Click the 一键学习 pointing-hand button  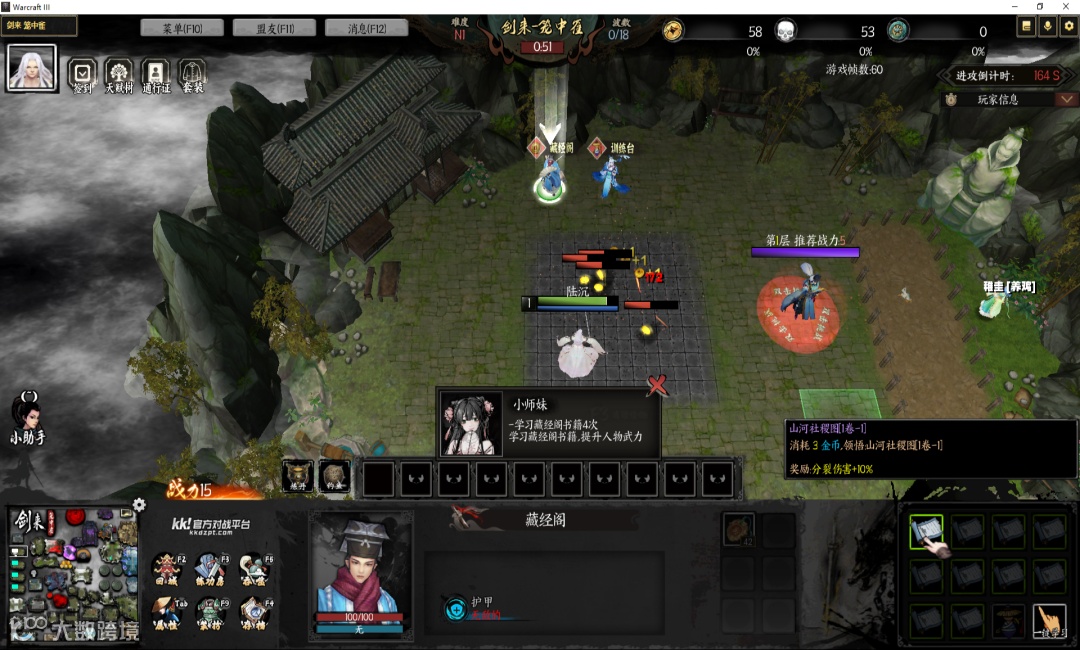[1049, 620]
